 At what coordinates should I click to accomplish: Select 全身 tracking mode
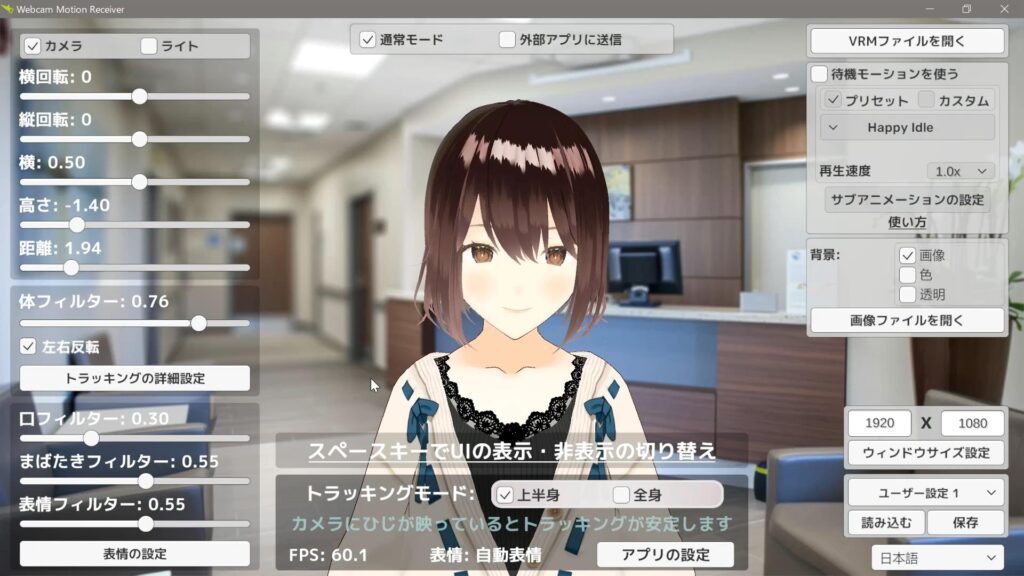tap(622, 494)
